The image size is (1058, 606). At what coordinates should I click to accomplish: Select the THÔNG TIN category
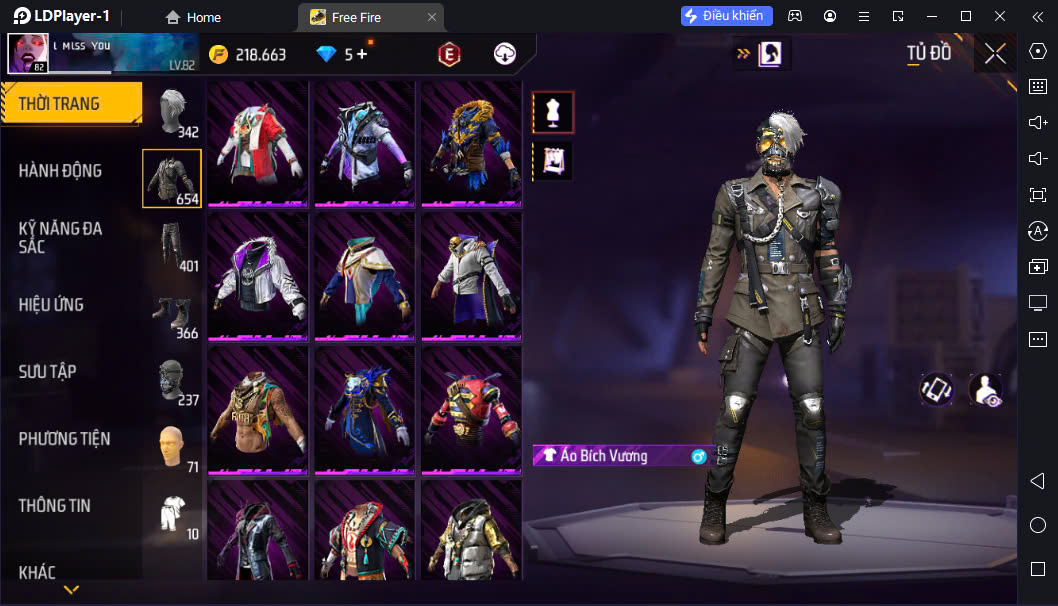pyautogui.click(x=55, y=506)
